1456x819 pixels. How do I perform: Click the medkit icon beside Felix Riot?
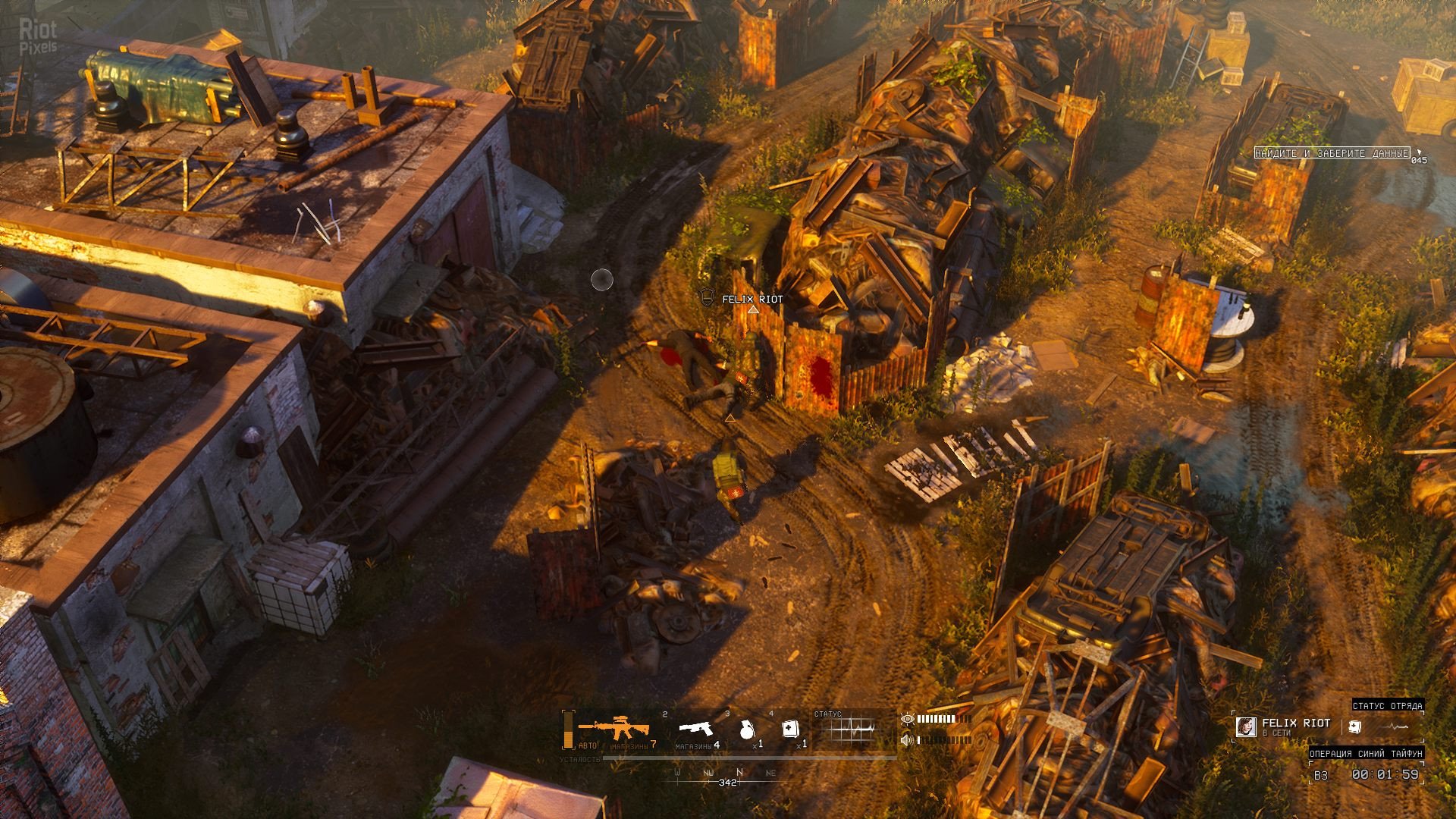(x=1354, y=727)
